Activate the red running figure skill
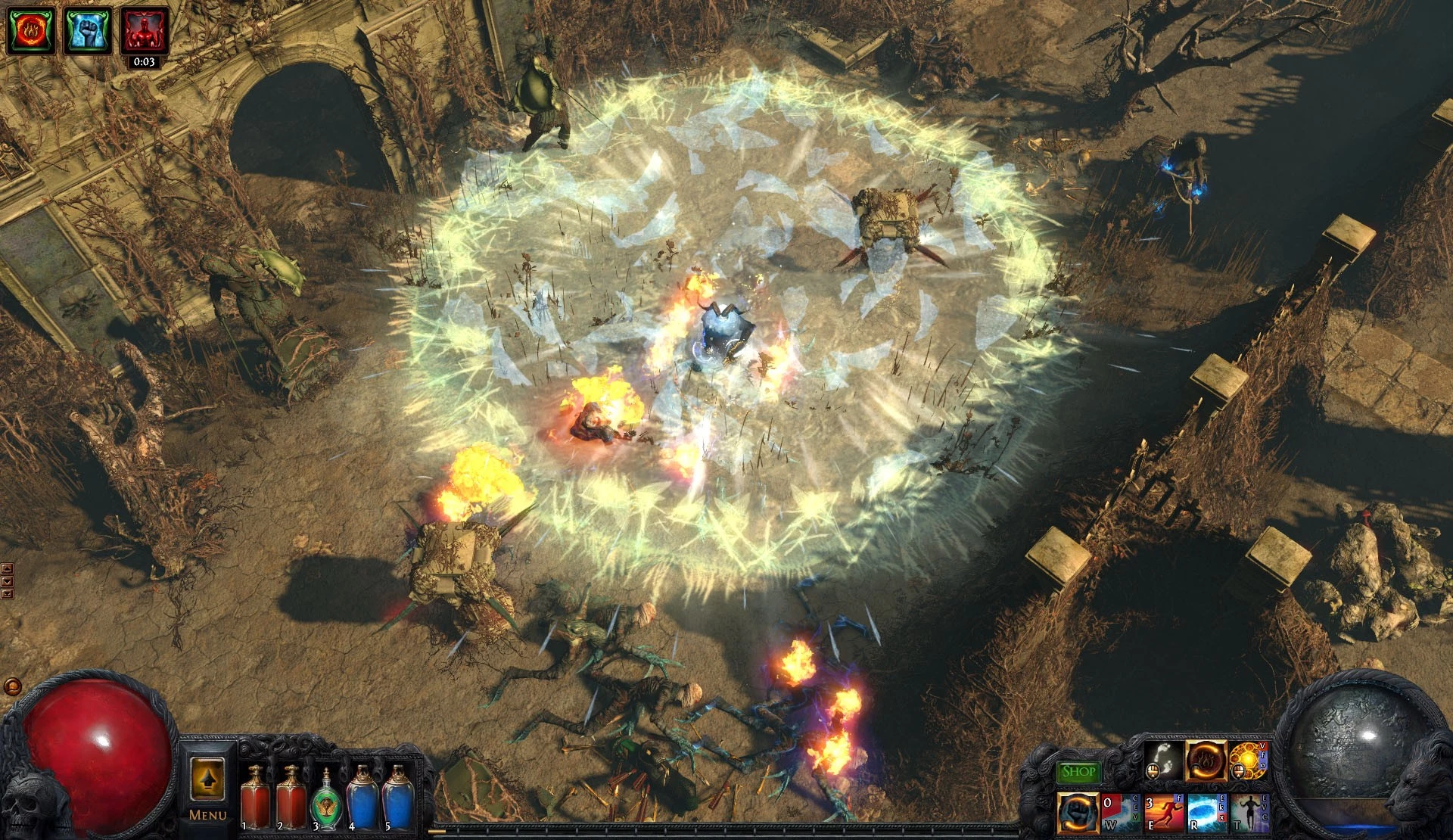 (x=1163, y=814)
